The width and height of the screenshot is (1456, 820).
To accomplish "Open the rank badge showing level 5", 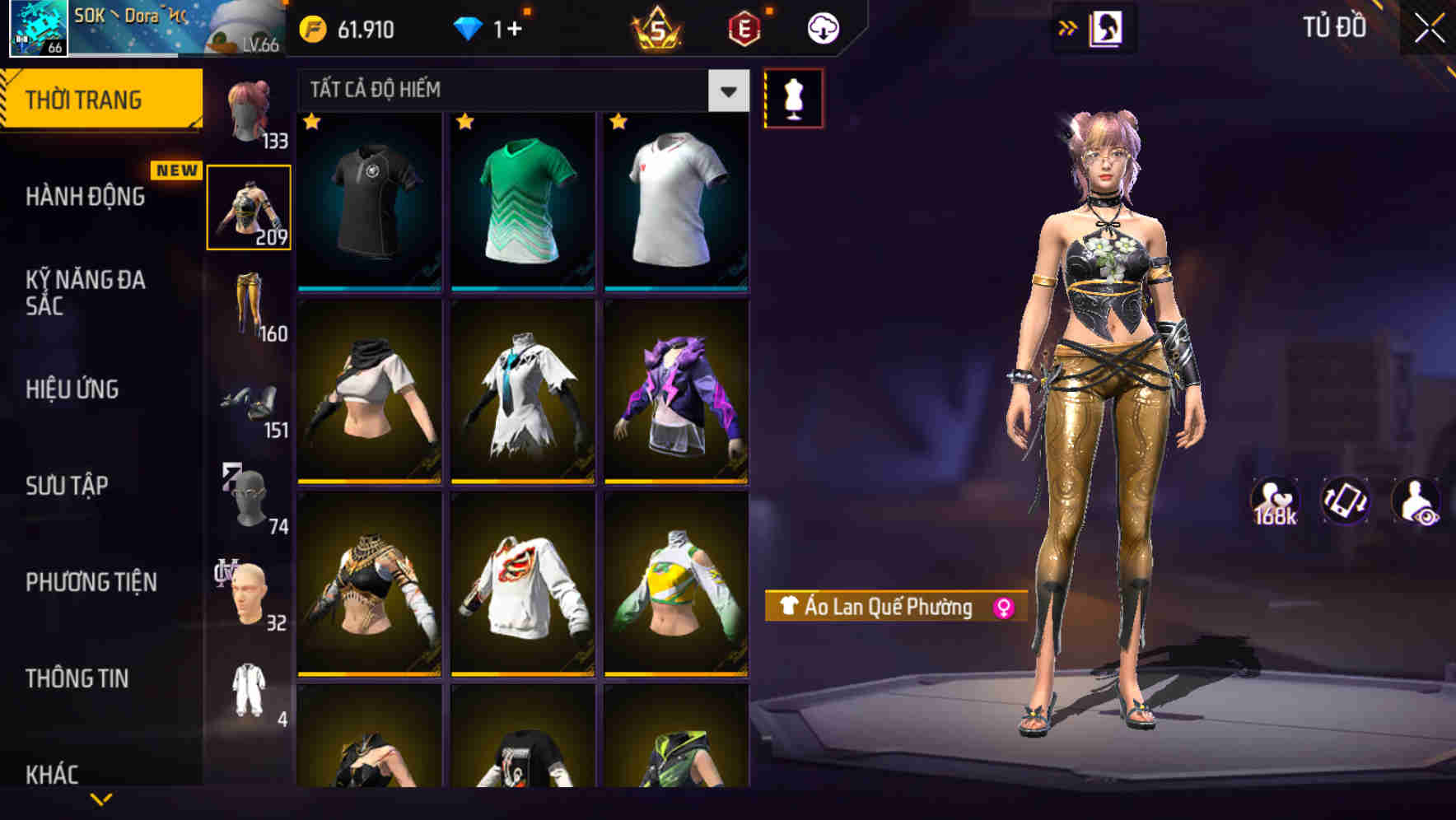I will pyautogui.click(x=659, y=27).
